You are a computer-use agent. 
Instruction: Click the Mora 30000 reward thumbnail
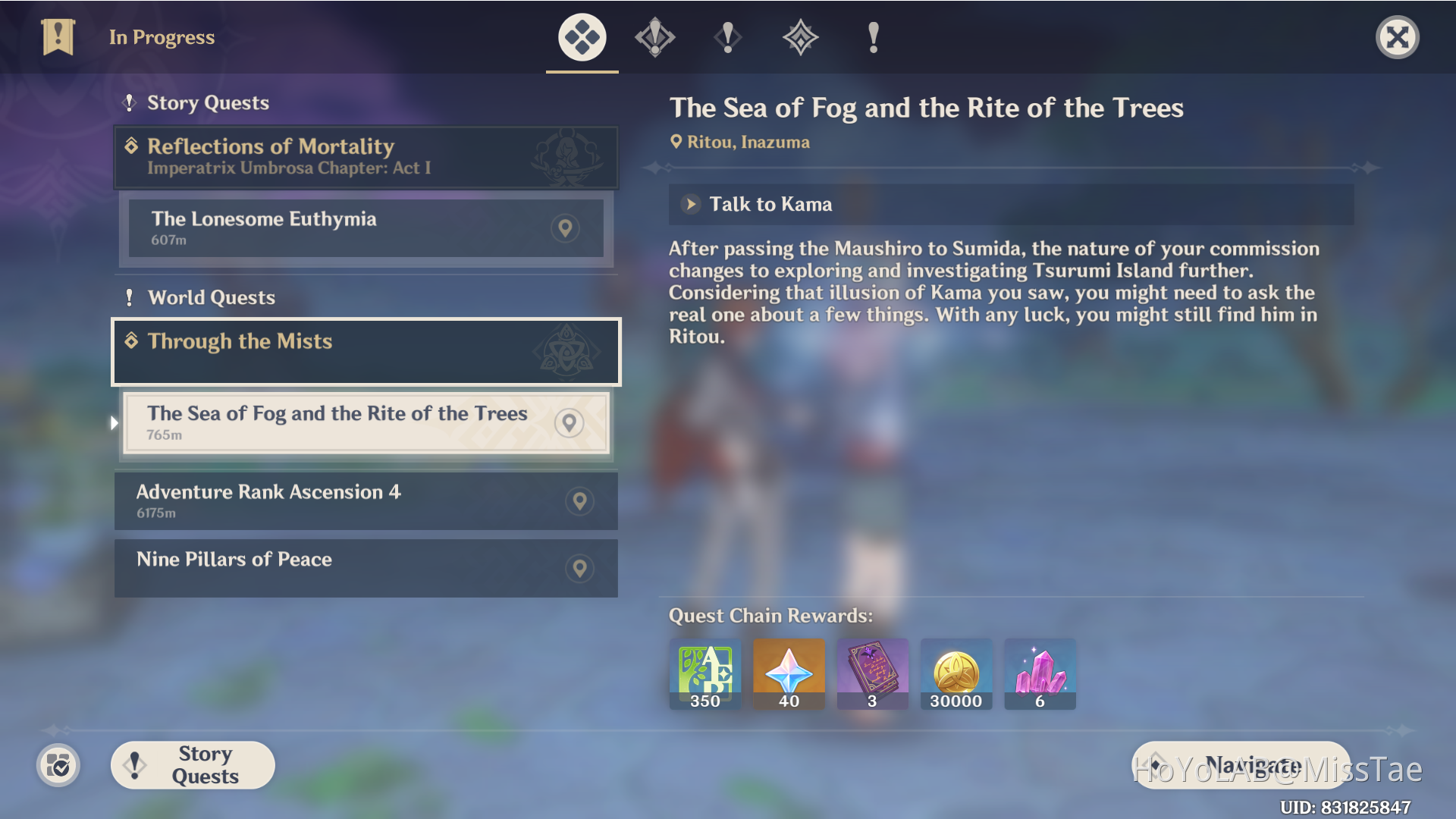[956, 673]
